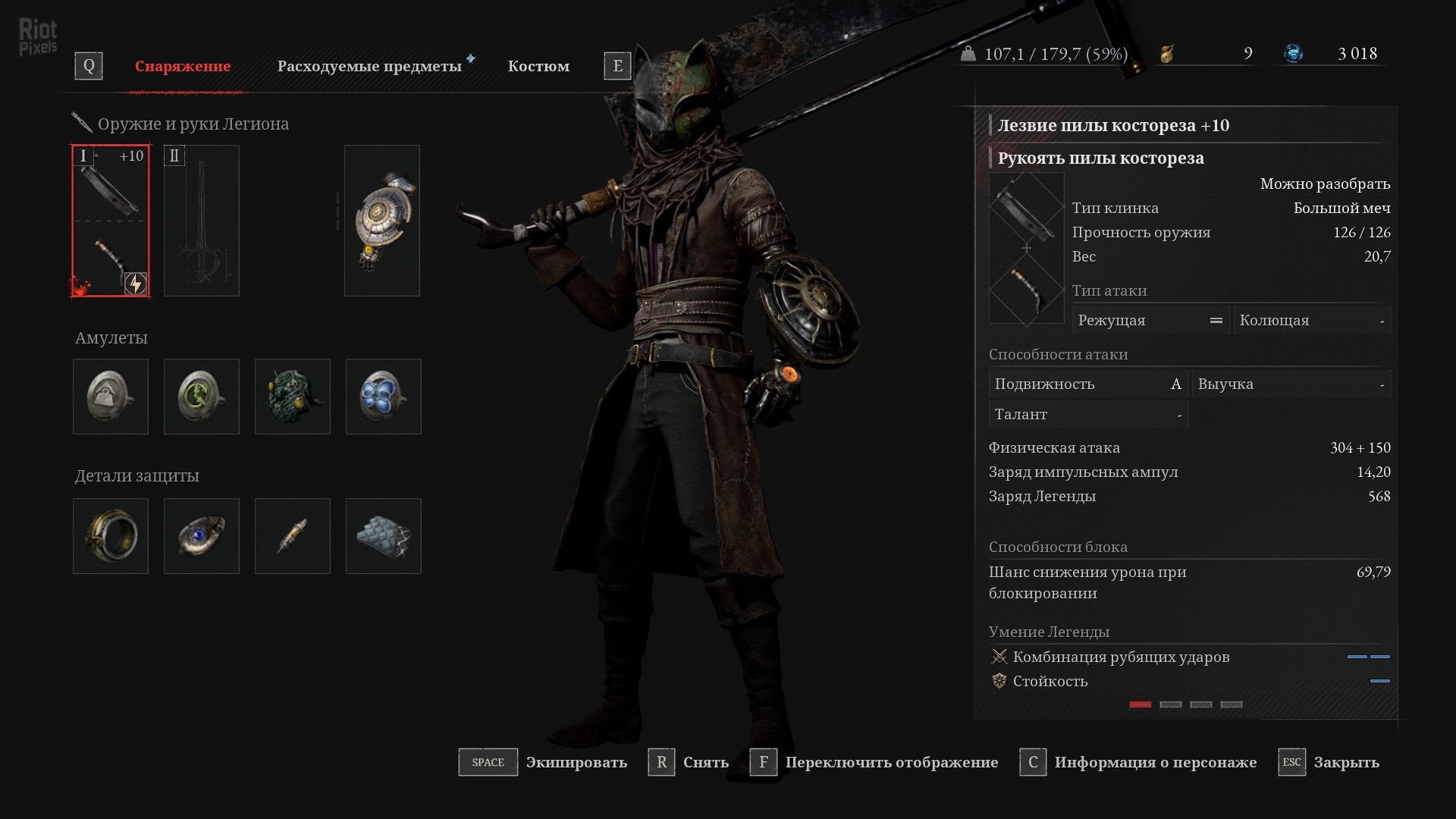Click Экипировать to equip the item
Image resolution: width=1456 pixels, height=819 pixels.
click(x=576, y=763)
